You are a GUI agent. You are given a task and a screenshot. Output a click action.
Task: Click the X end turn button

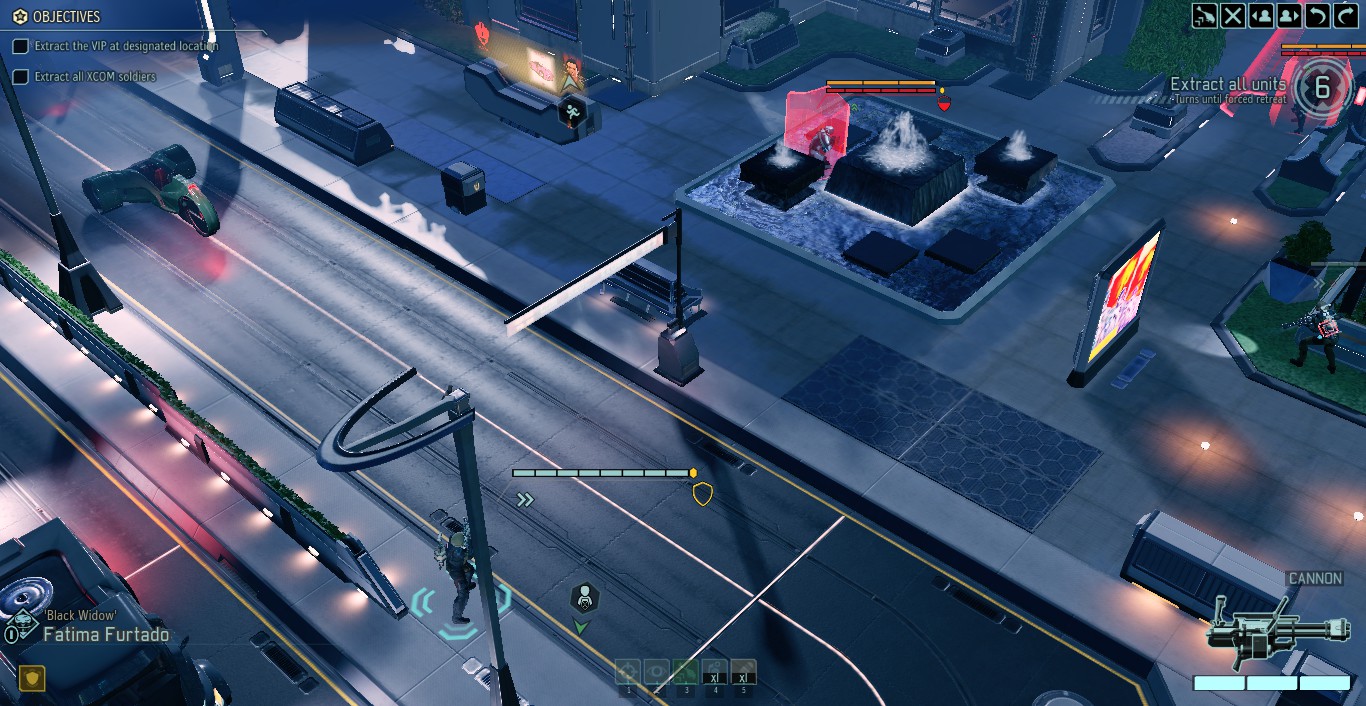[x=1233, y=15]
